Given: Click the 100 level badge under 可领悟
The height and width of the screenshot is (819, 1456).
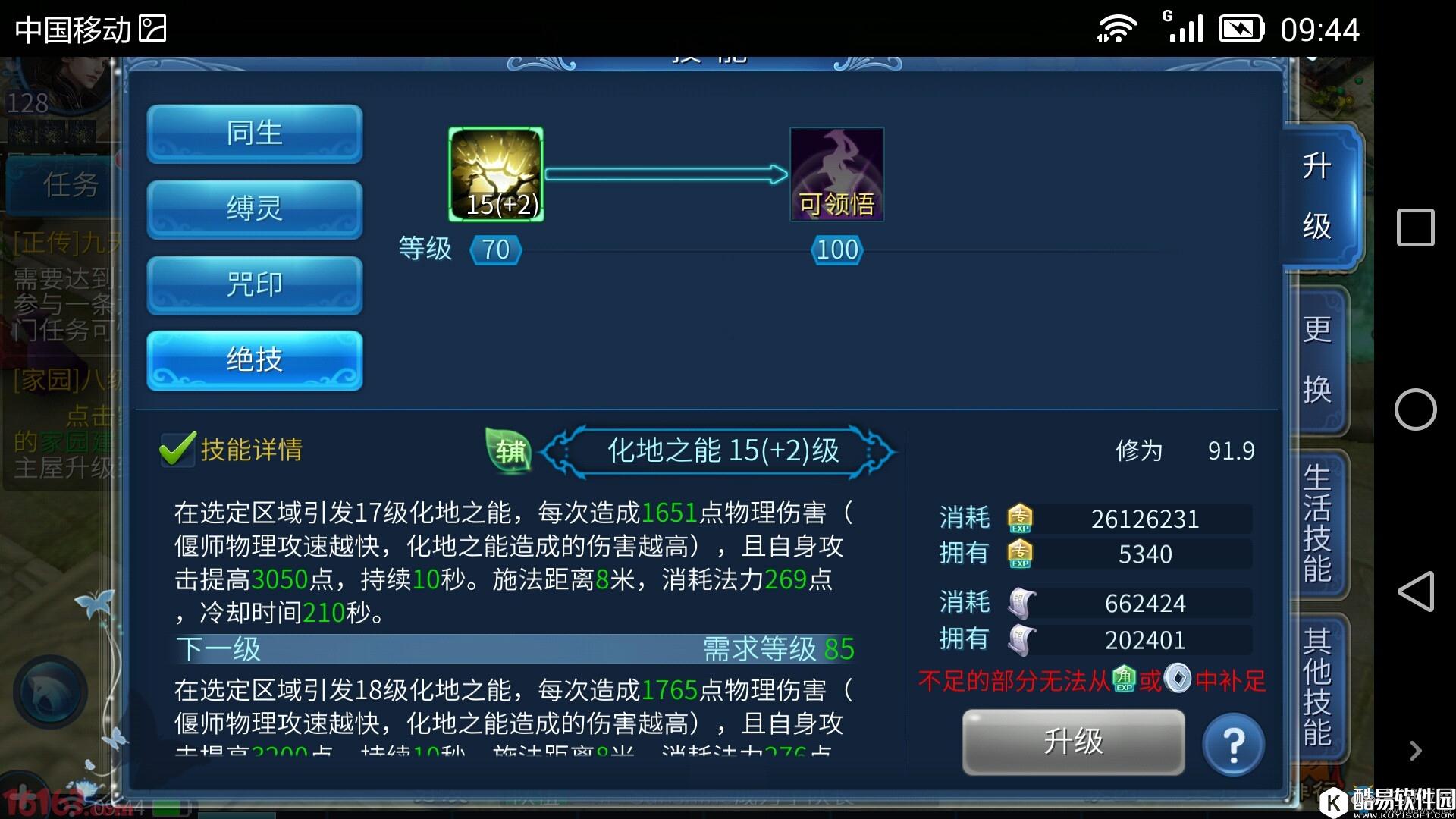Looking at the screenshot, I should click(x=835, y=249).
